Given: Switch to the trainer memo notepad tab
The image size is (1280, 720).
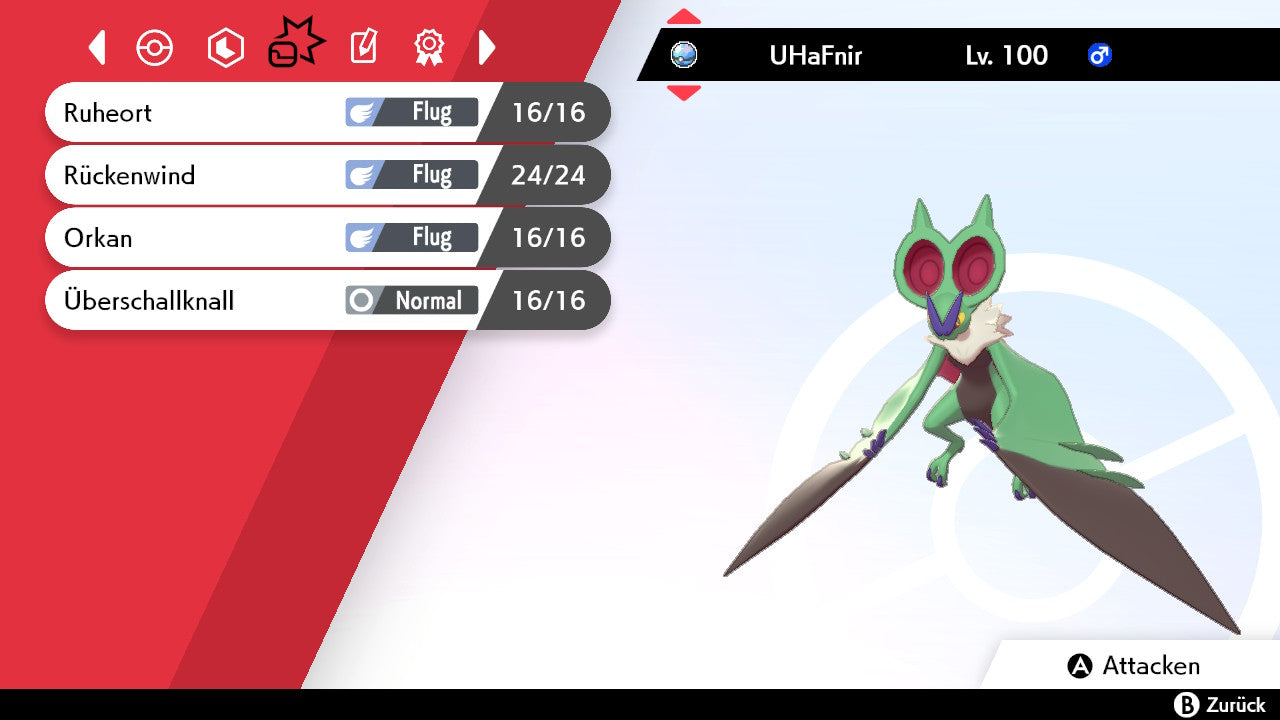Looking at the screenshot, I should [363, 47].
